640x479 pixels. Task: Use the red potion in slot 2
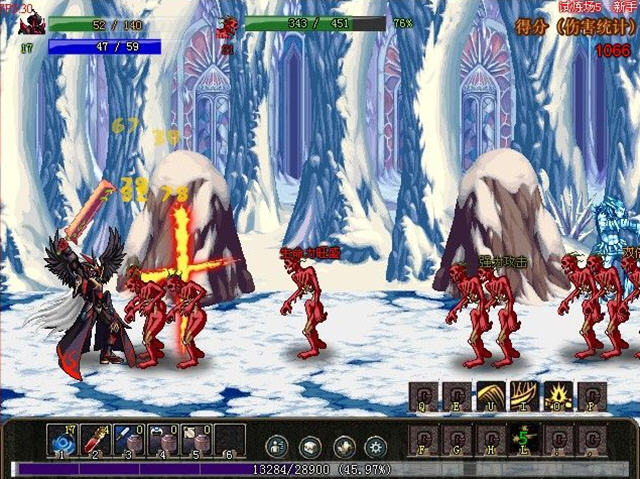(95, 440)
